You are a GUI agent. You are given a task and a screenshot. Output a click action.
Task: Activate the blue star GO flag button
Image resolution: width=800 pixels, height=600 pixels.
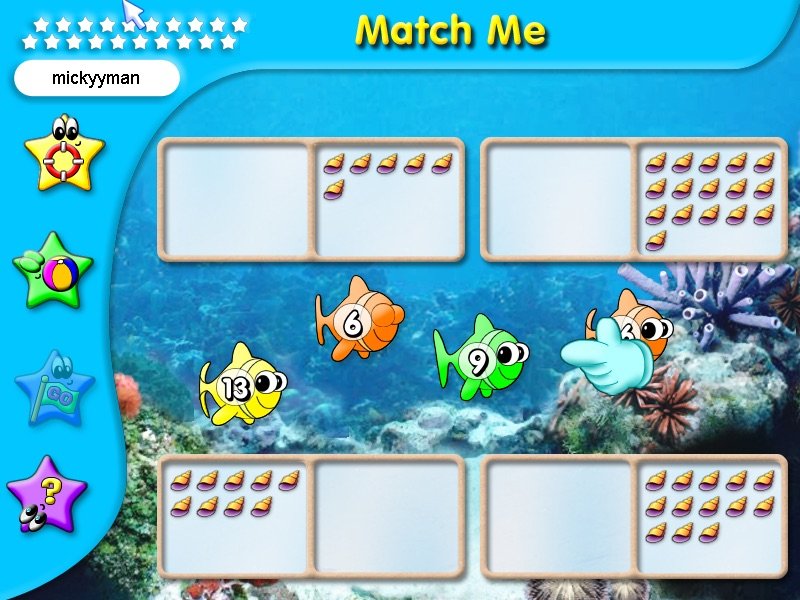tap(54, 386)
